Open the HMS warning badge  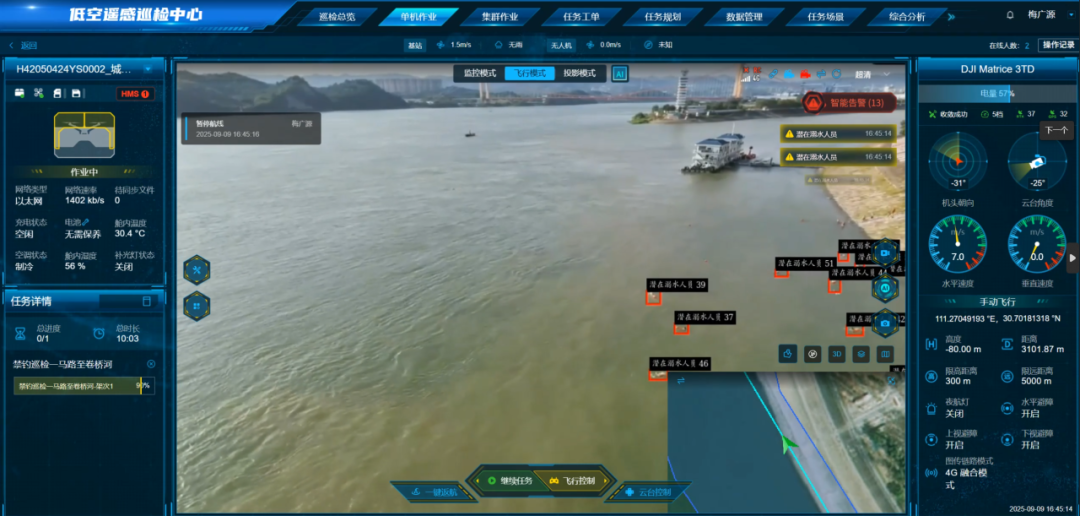pyautogui.click(x=135, y=94)
